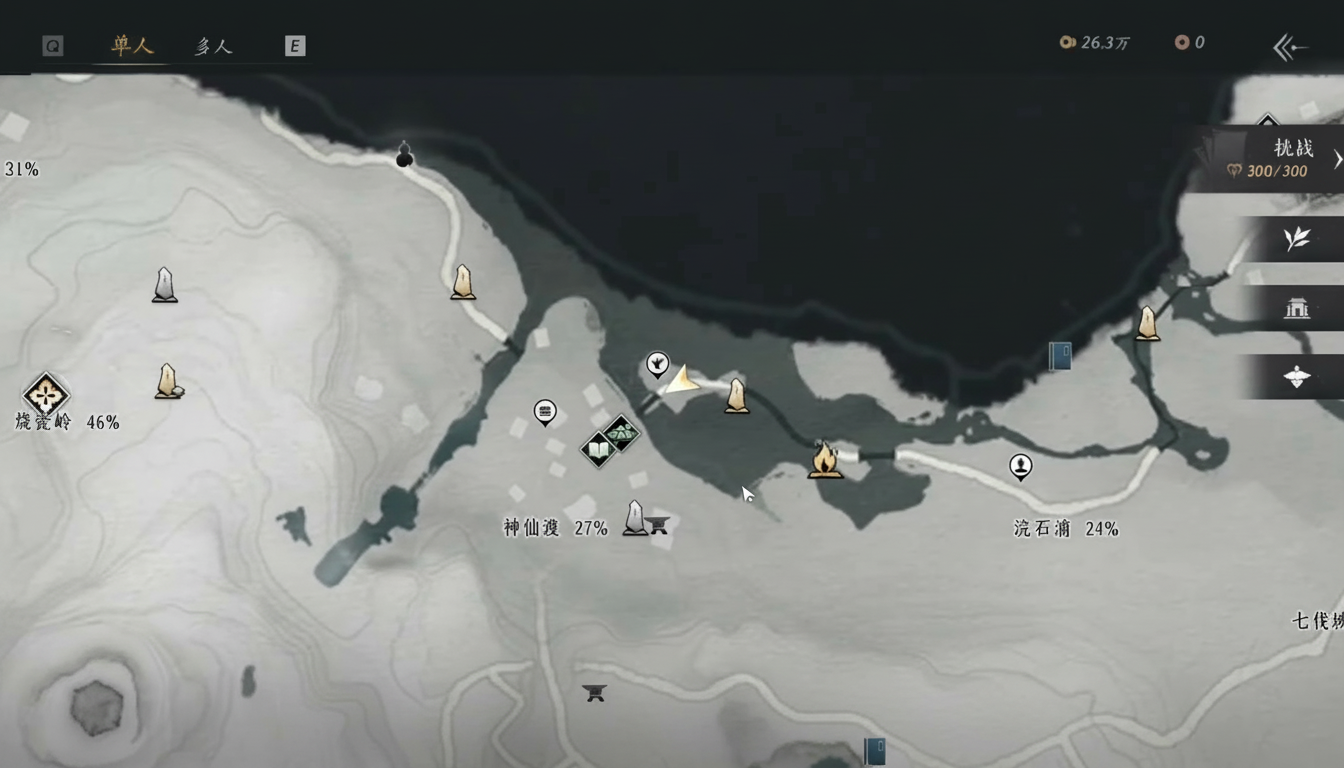Select the blue door marker near 浣石浦
The width and height of the screenshot is (1344, 768).
point(1060,356)
